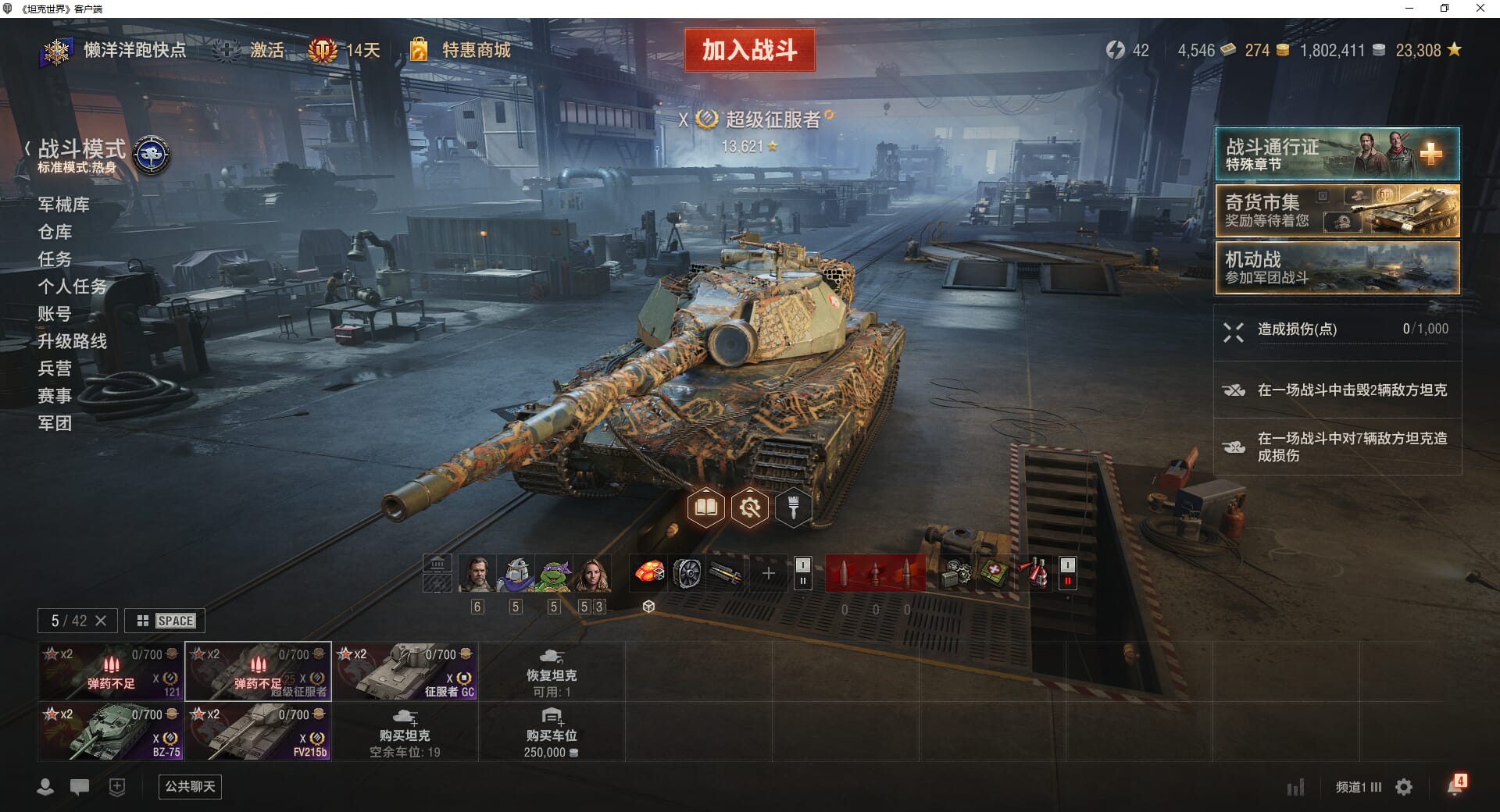Click the red 加入战斗 battle button
This screenshot has width=1500, height=812.
coord(749,51)
